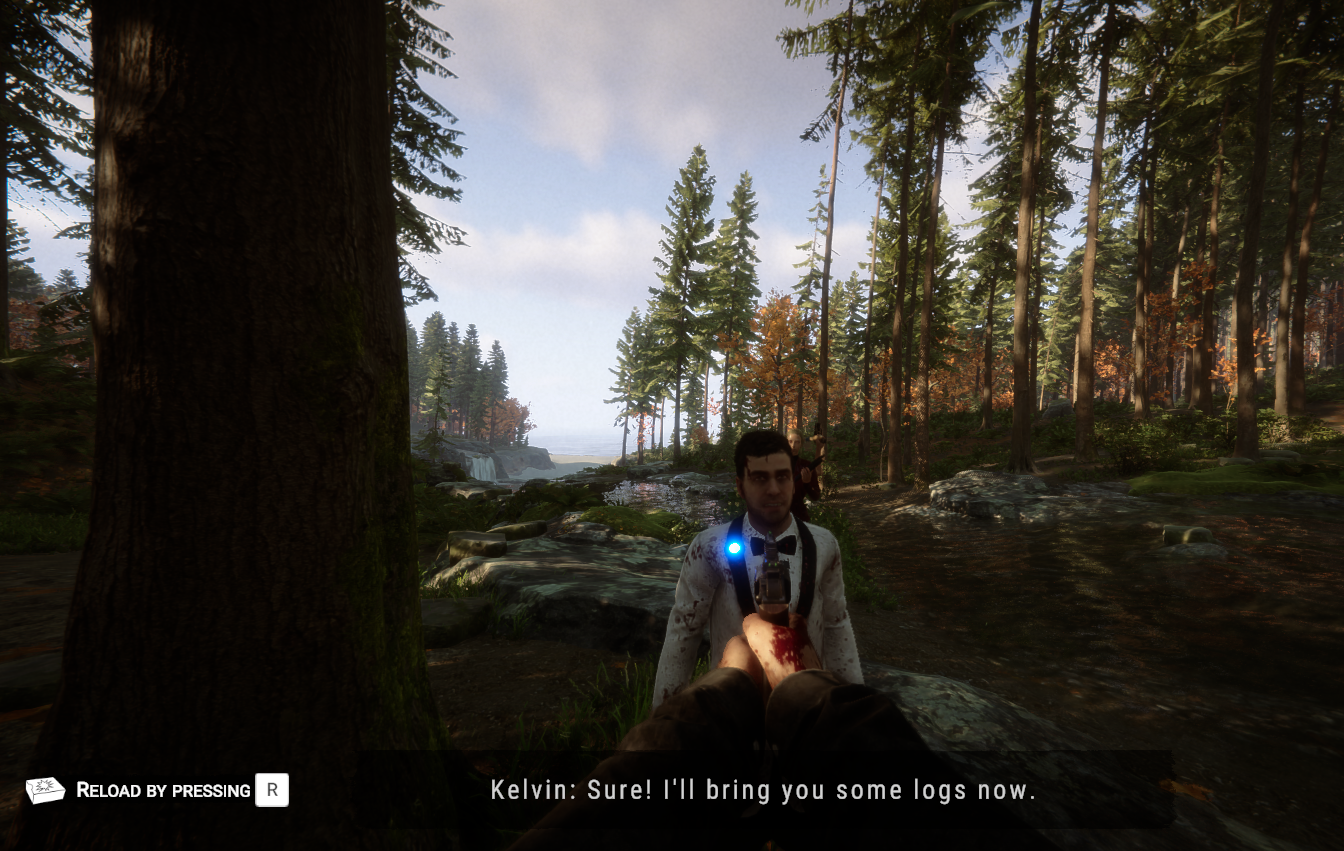Click the subtitle bar to expand it

764,790
